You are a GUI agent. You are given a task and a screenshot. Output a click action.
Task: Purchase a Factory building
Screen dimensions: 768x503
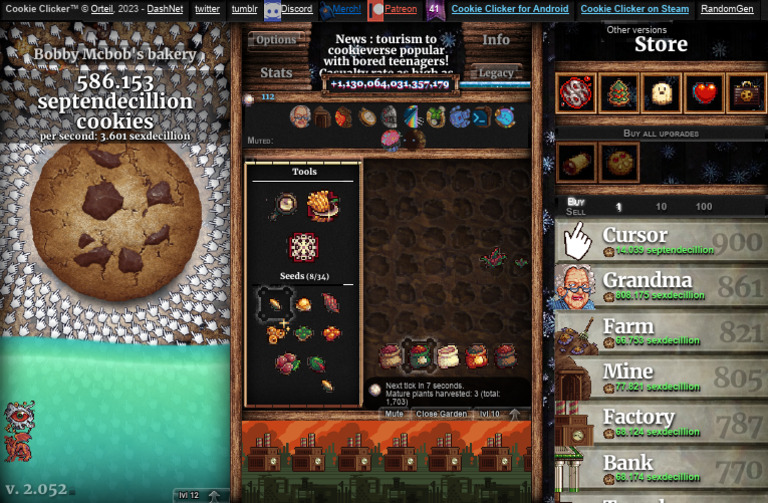(661, 425)
